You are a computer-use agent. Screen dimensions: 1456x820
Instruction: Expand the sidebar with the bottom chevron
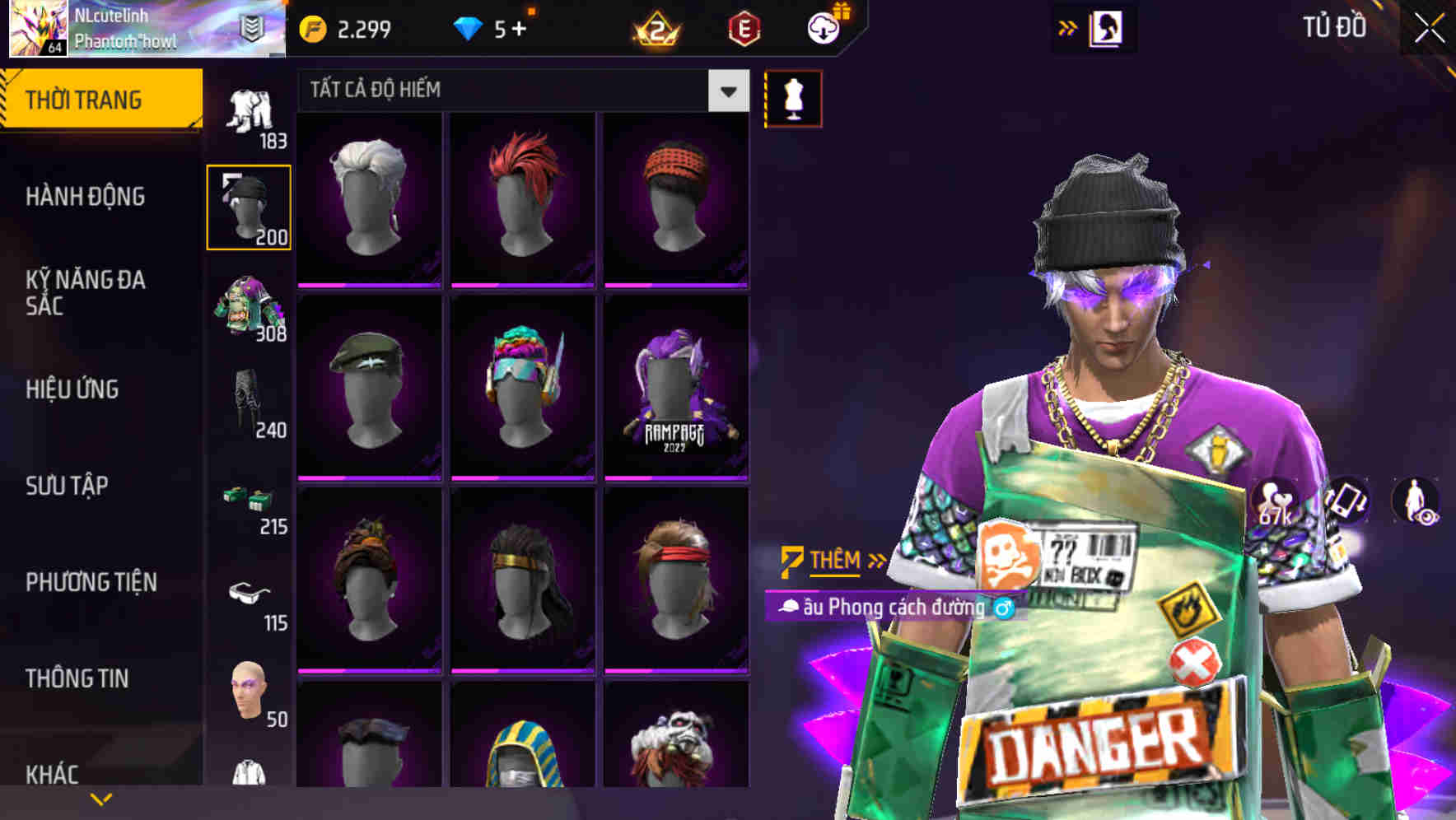tap(100, 799)
